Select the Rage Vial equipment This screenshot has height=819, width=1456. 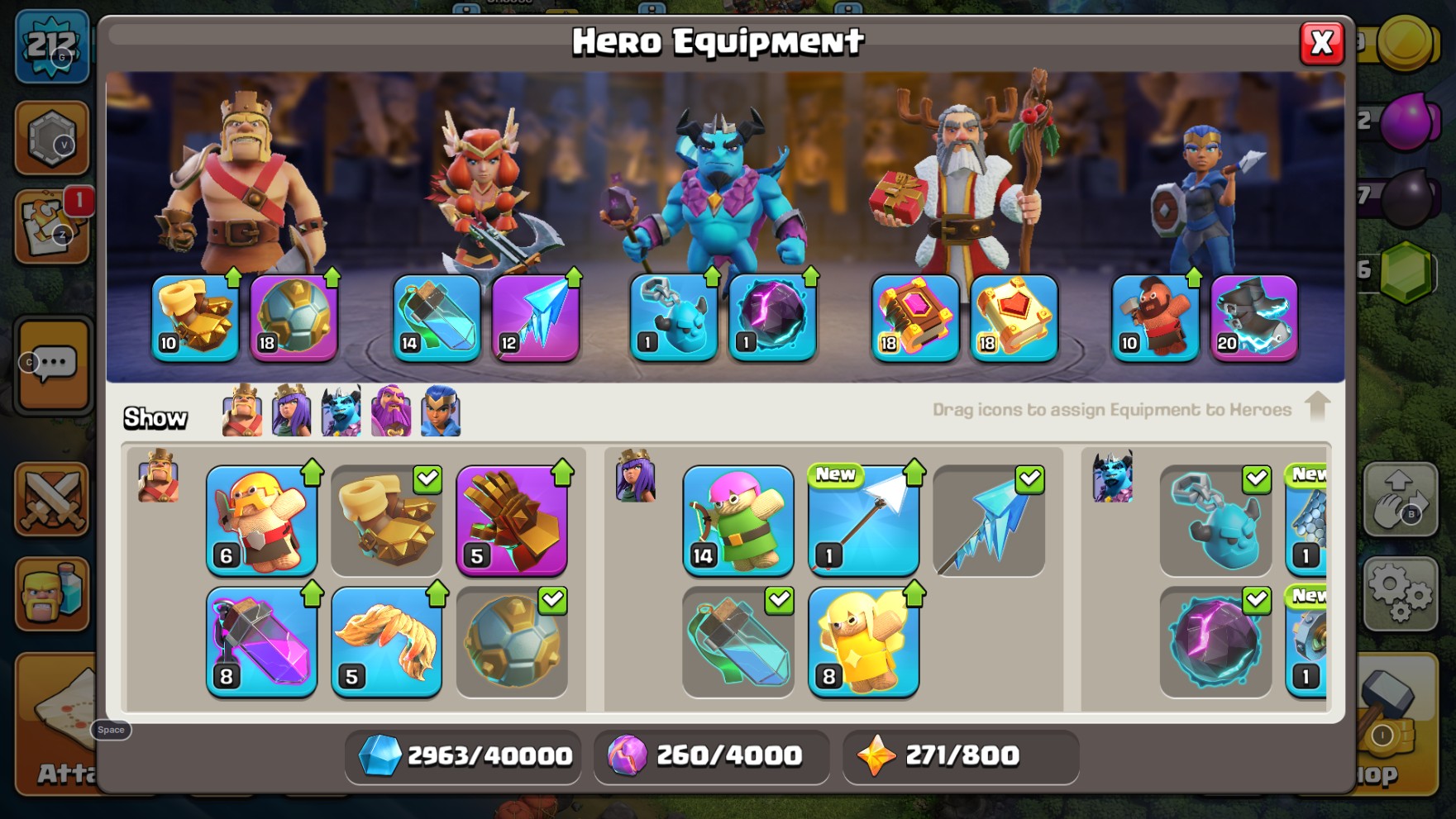[261, 642]
